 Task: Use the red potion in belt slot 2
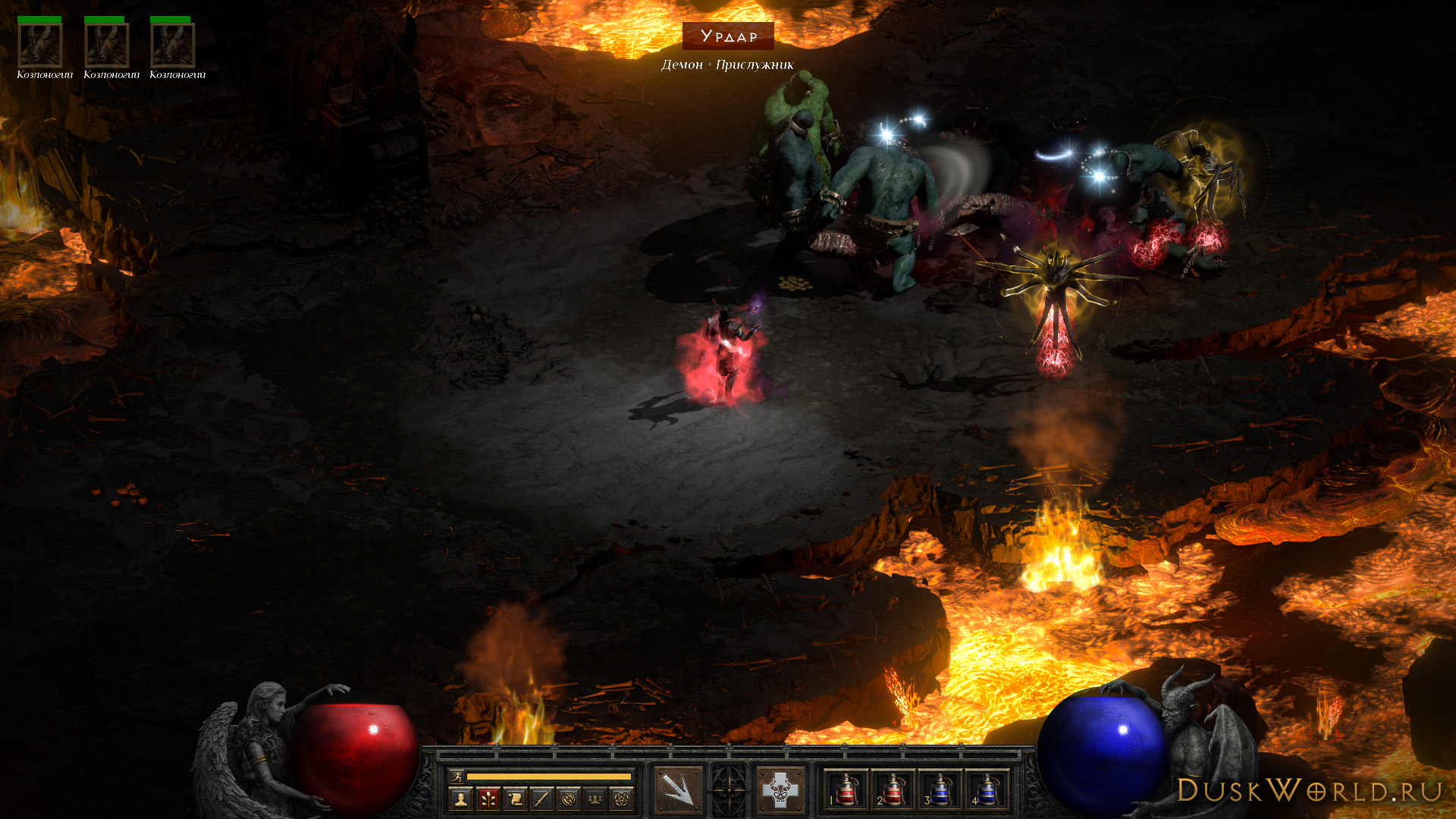[893, 790]
